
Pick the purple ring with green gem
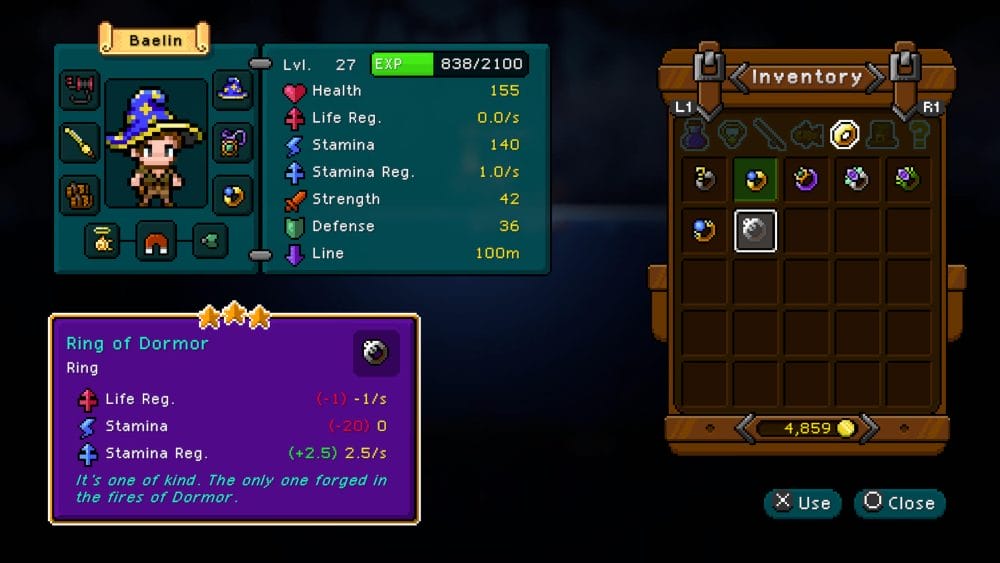pos(806,180)
